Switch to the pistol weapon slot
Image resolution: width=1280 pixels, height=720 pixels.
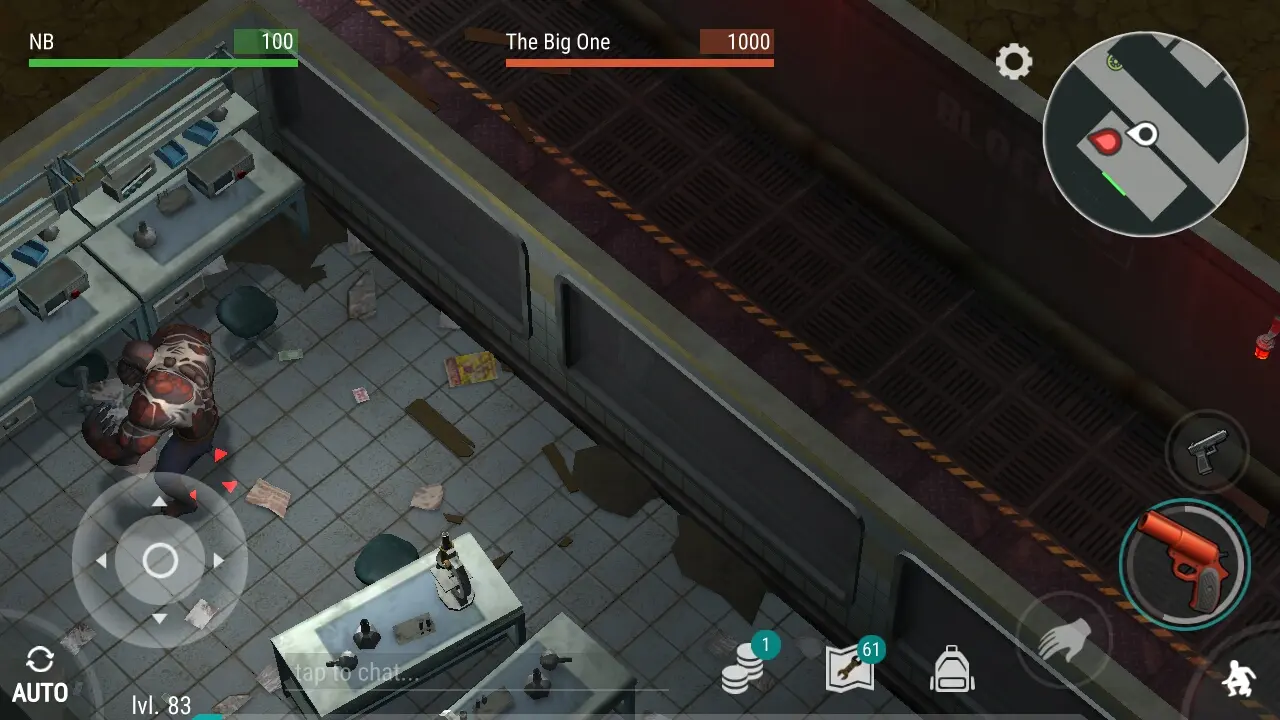(1205, 454)
